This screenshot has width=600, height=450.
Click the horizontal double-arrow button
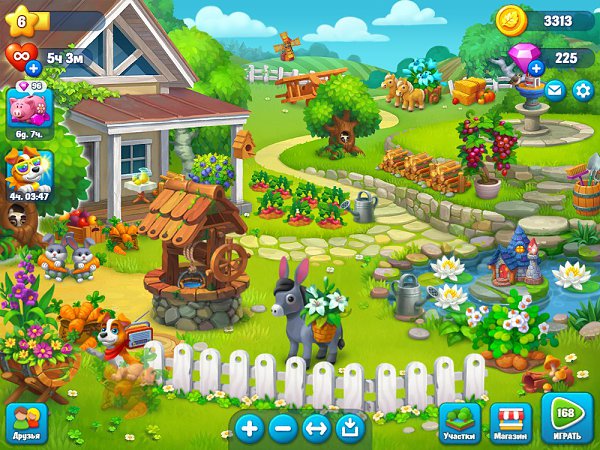tap(316, 429)
